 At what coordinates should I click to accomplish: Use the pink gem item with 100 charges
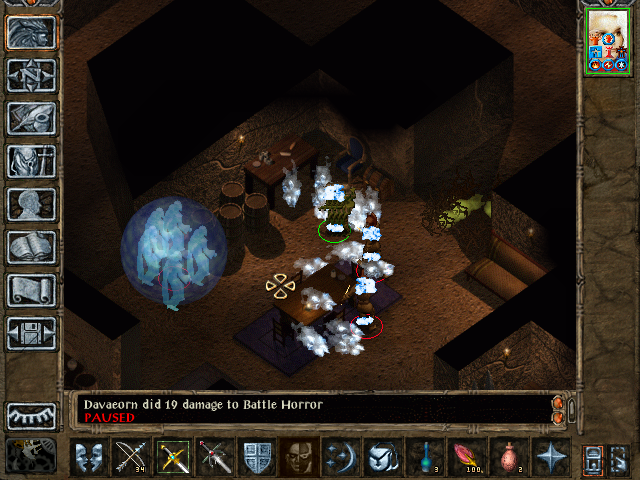467,456
